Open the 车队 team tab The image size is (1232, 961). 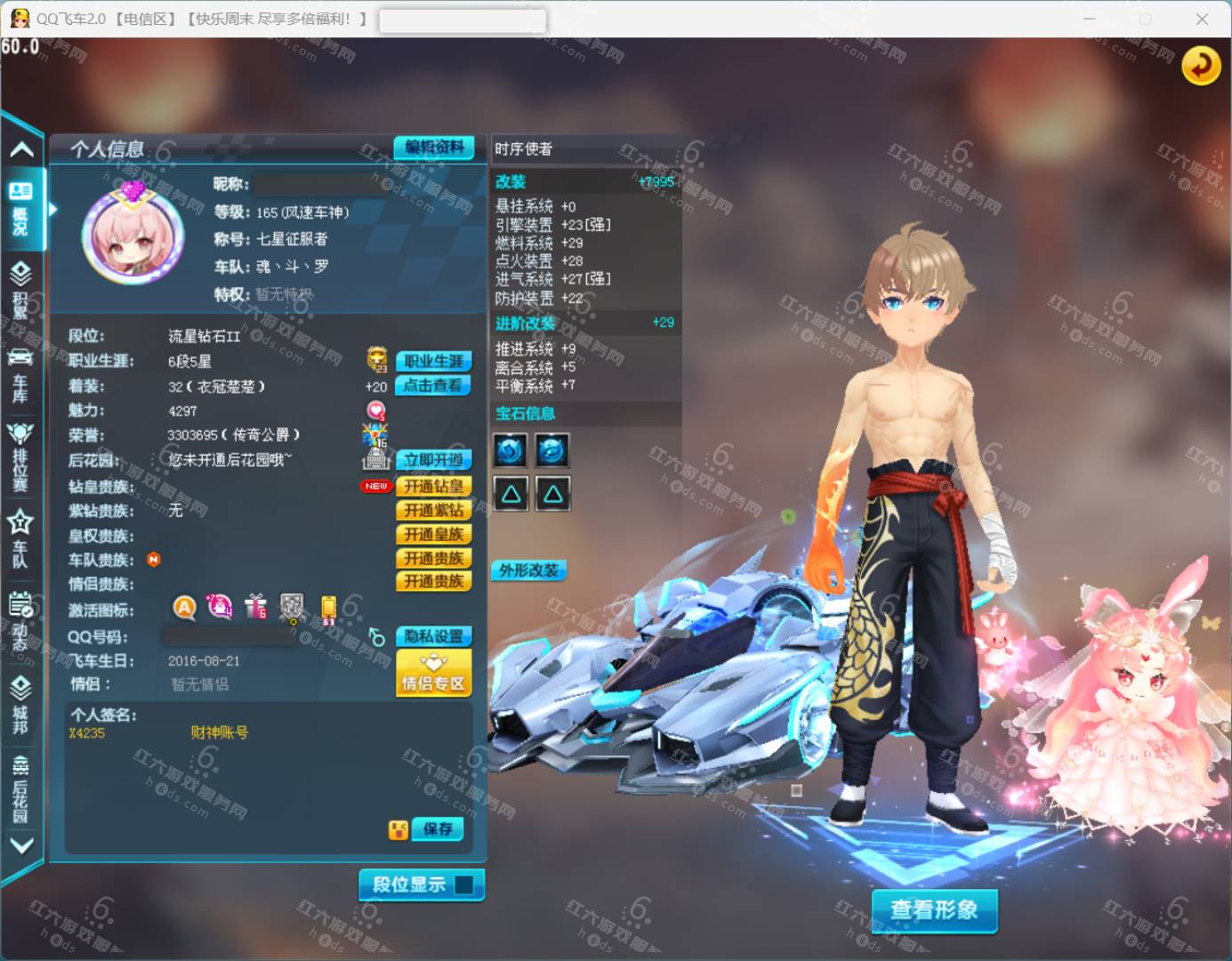coord(20,537)
